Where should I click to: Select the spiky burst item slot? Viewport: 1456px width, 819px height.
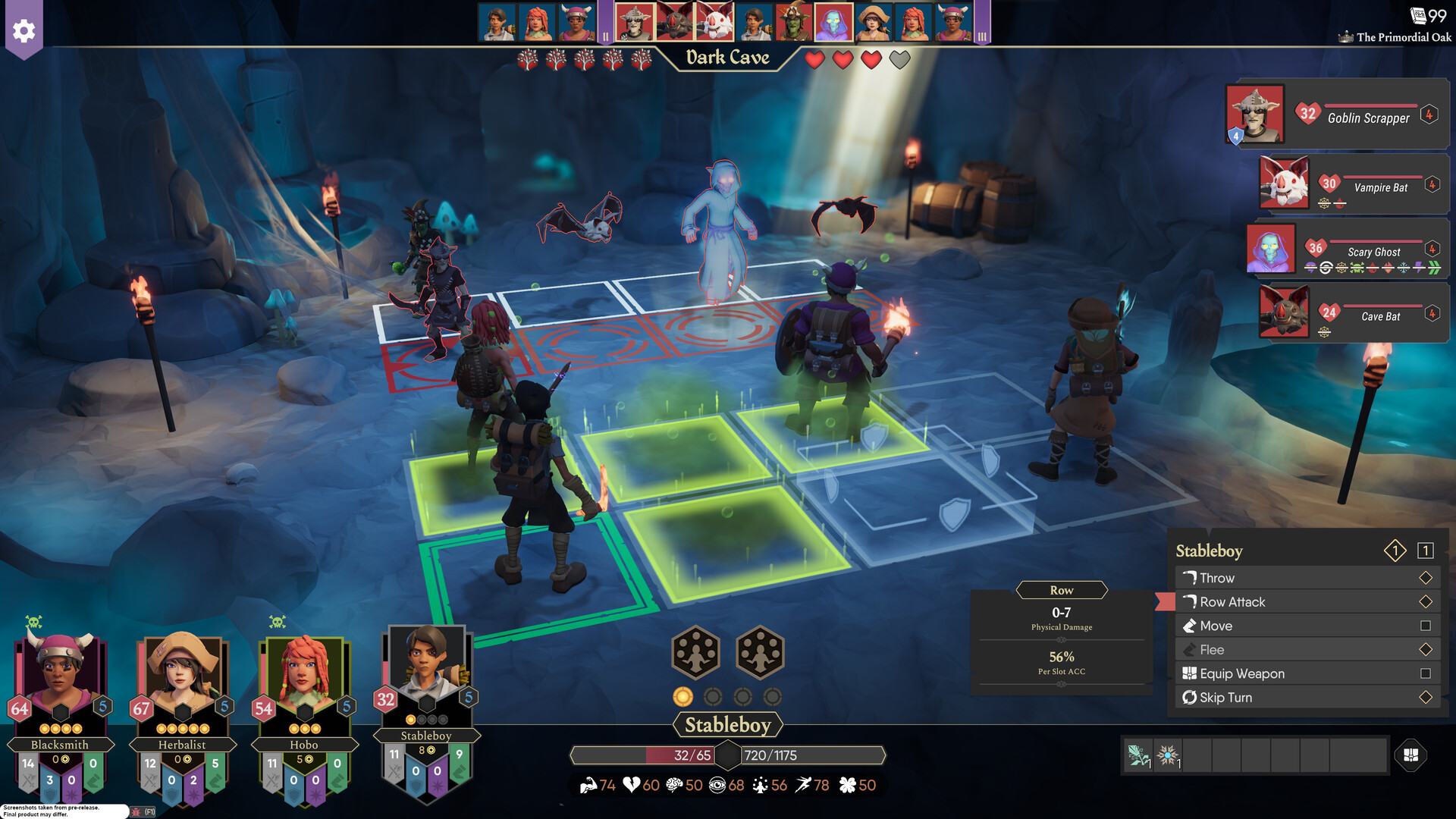[1167, 755]
